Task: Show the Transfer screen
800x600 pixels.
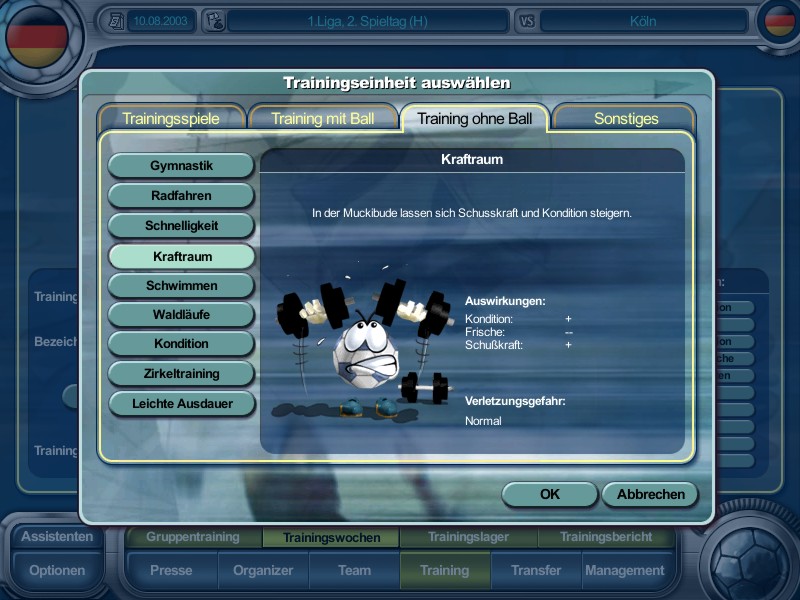Action: (536, 571)
